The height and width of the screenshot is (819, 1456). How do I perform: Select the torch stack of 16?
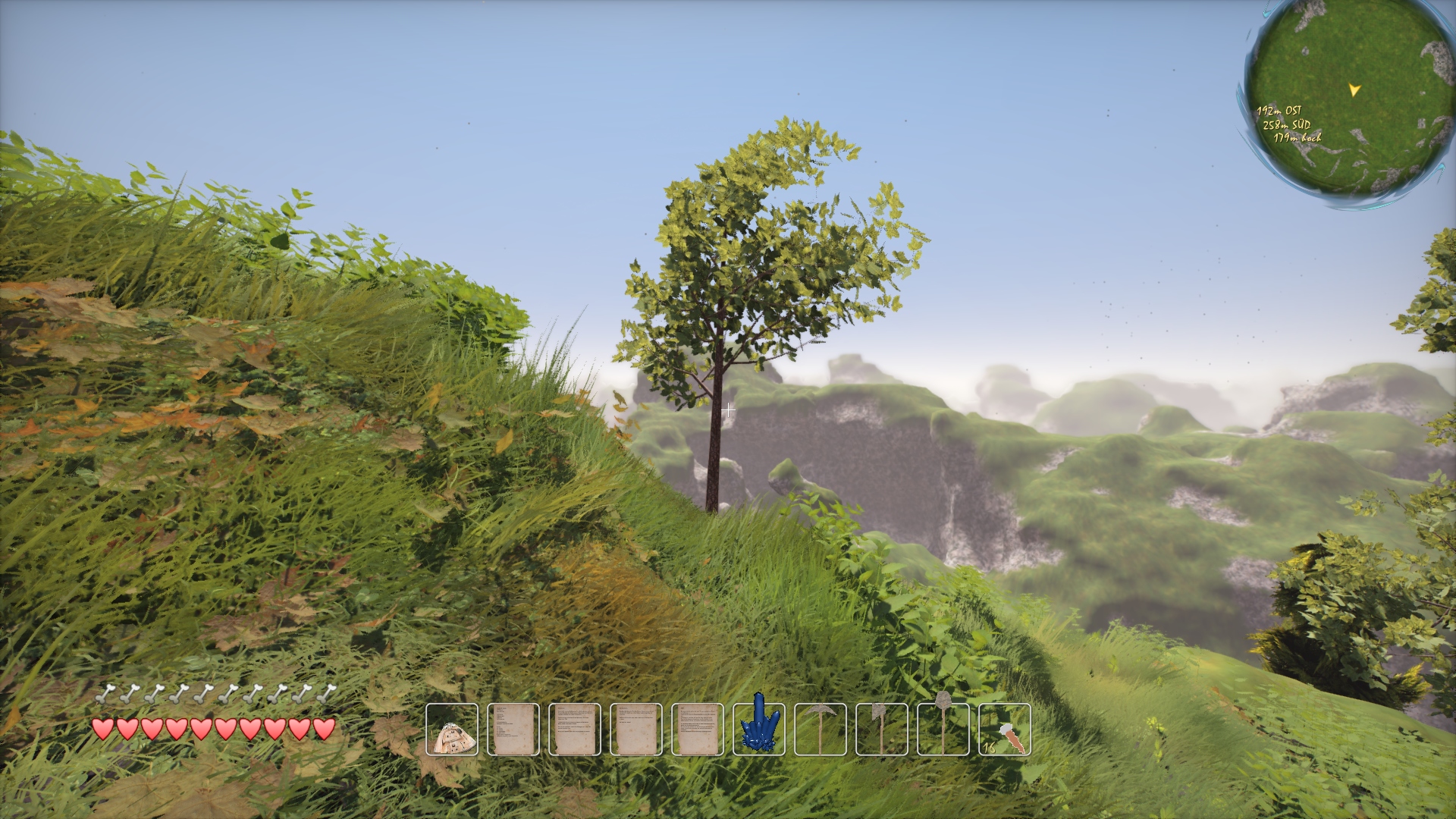1005,730
